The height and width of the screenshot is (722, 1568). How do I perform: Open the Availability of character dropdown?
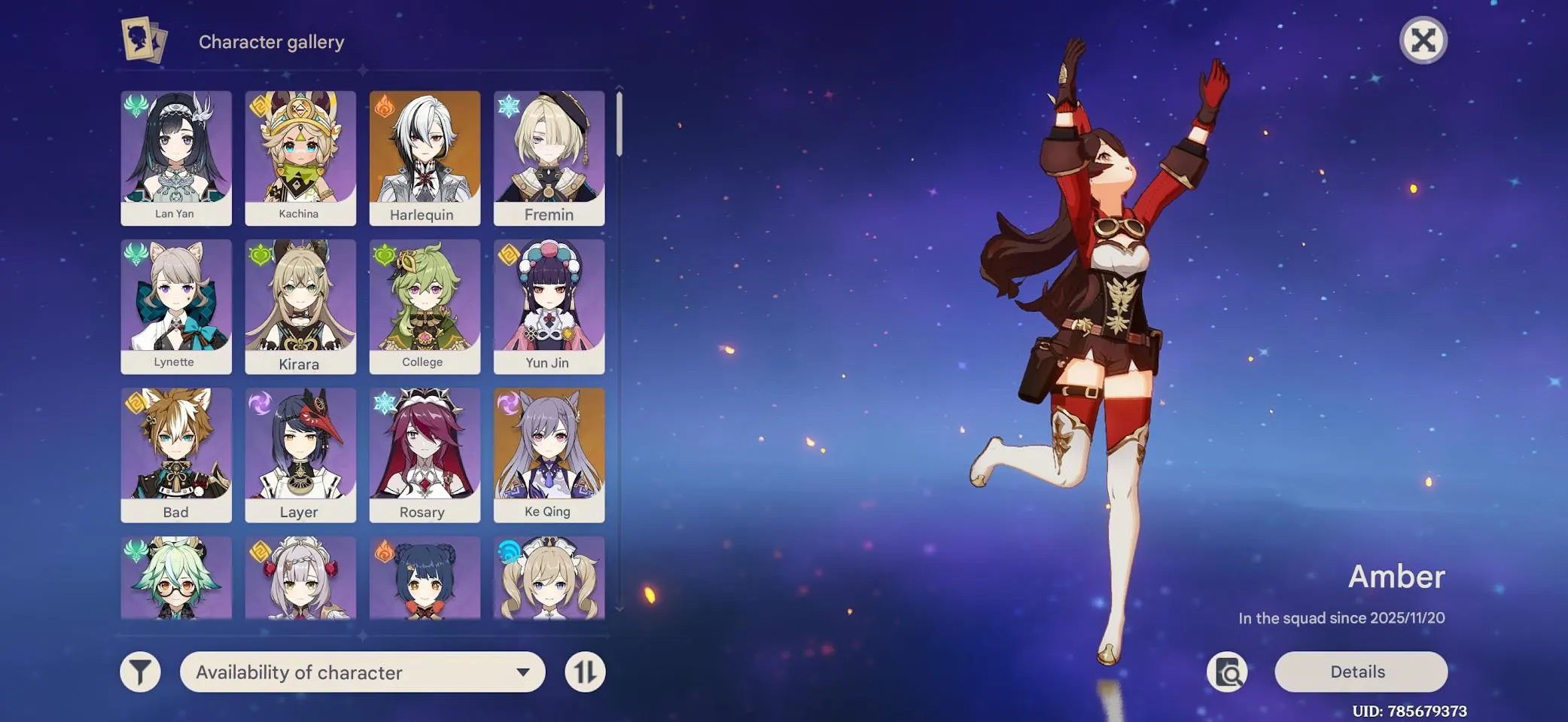coord(363,672)
